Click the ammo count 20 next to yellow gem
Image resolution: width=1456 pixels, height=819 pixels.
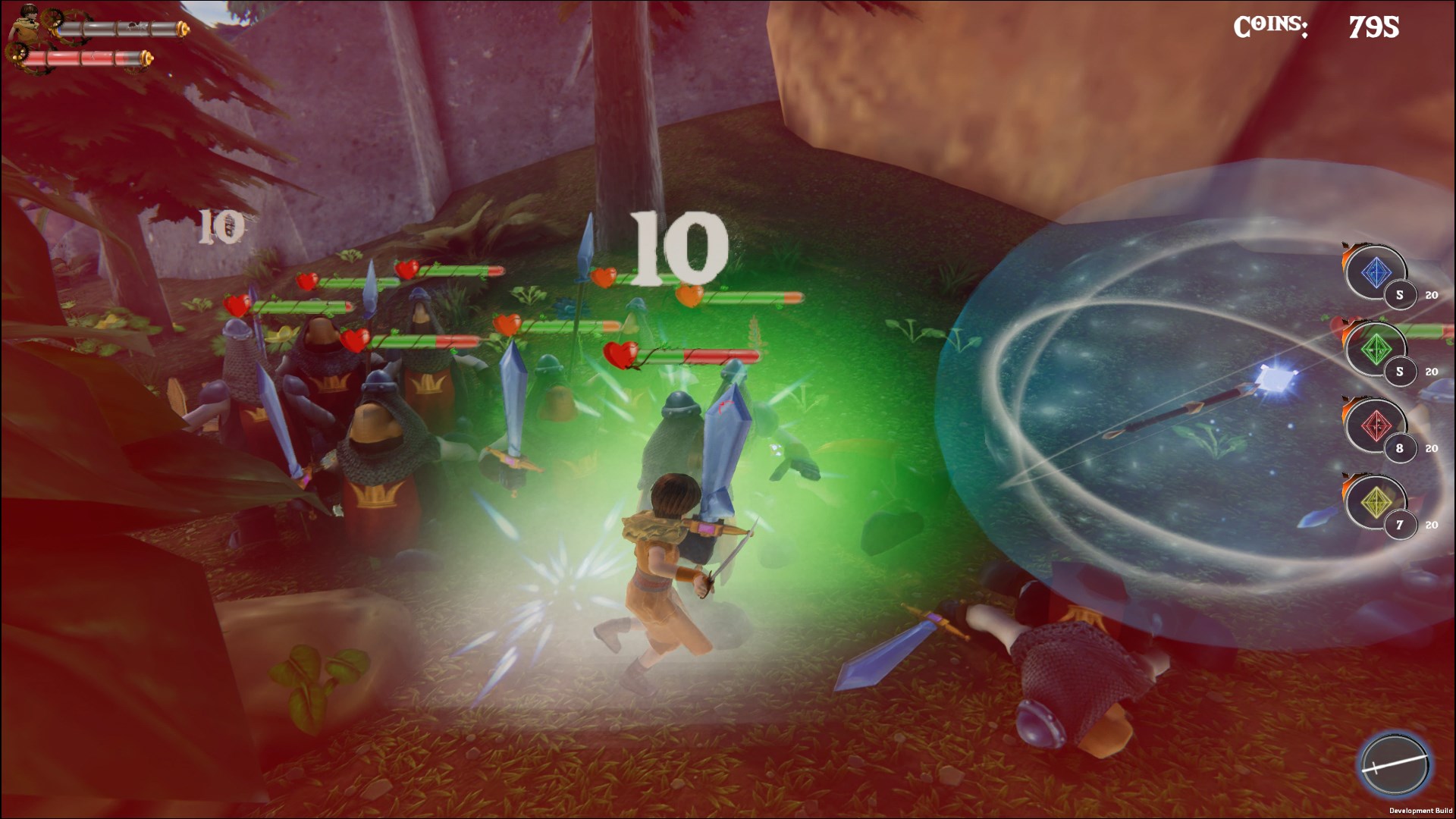click(1431, 525)
